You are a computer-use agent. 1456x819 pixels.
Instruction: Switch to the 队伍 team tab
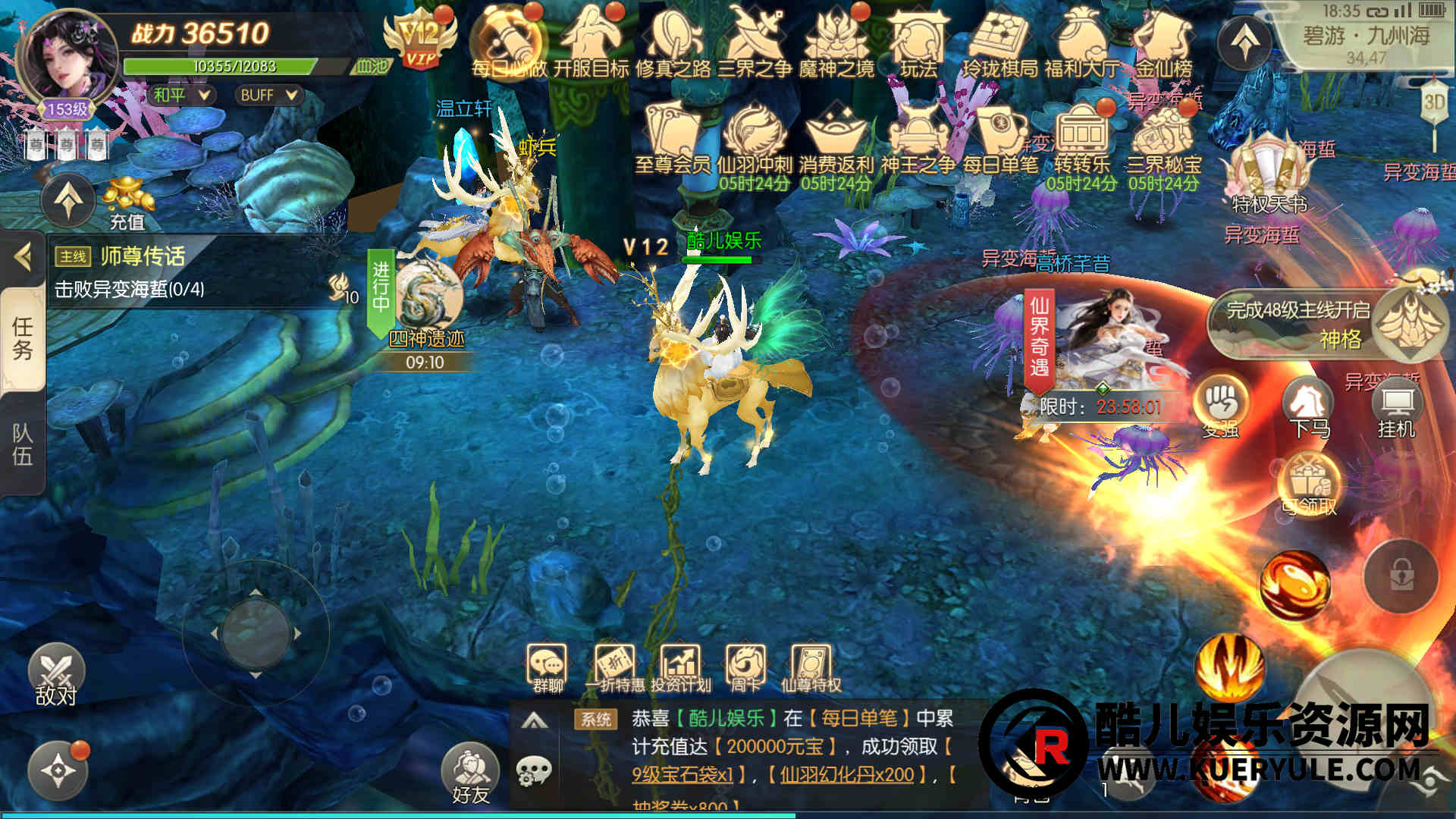[x=22, y=444]
